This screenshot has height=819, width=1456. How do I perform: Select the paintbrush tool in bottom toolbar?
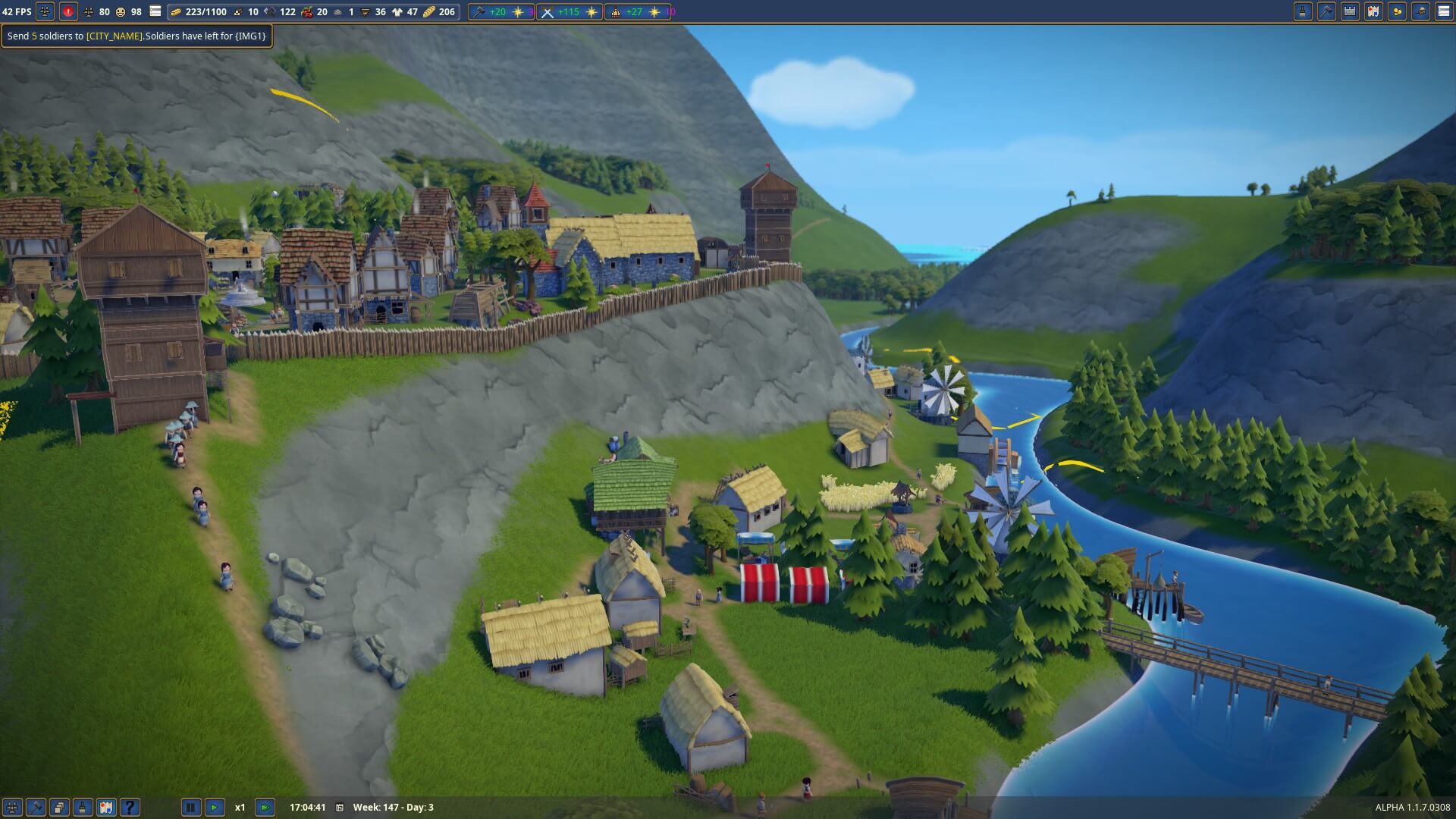coord(83,808)
